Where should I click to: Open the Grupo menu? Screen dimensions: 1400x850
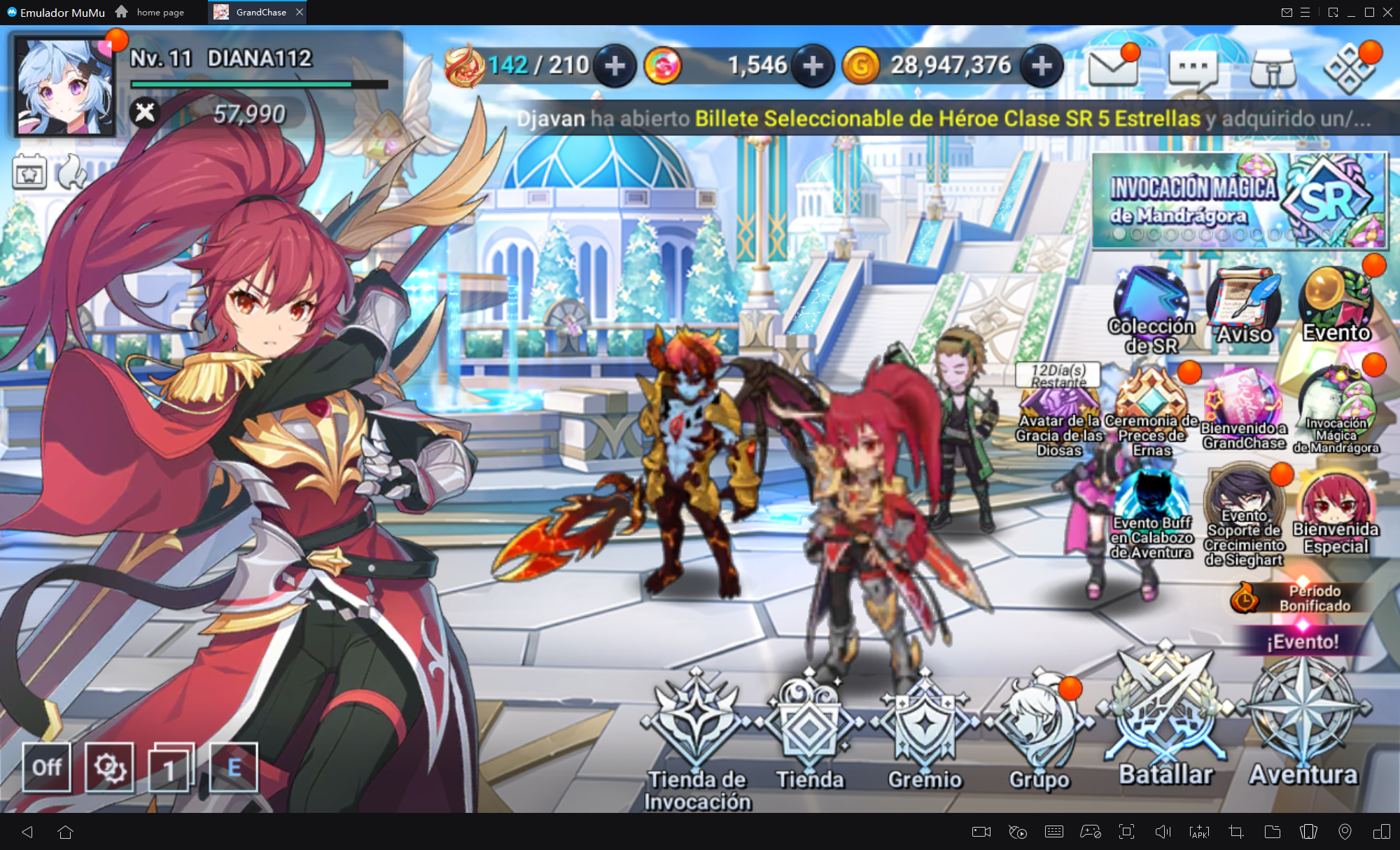pos(1039,728)
